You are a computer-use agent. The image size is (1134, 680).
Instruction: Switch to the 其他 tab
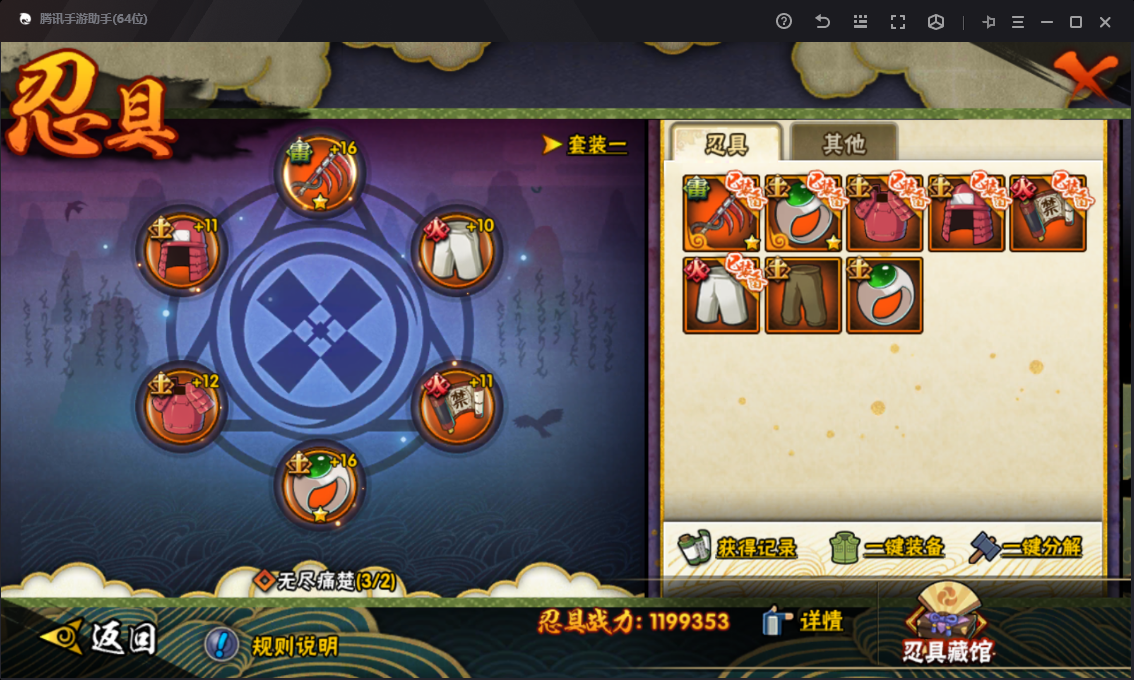(844, 144)
